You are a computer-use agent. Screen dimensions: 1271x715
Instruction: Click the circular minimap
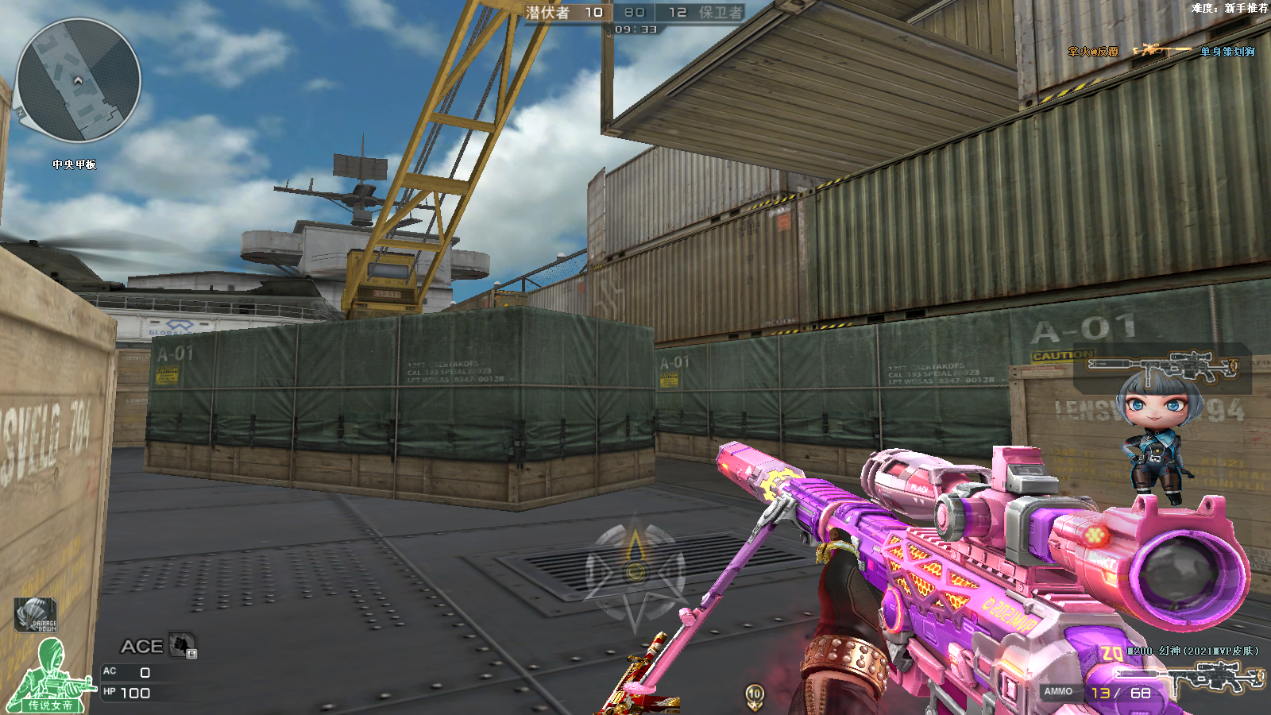coord(79,79)
